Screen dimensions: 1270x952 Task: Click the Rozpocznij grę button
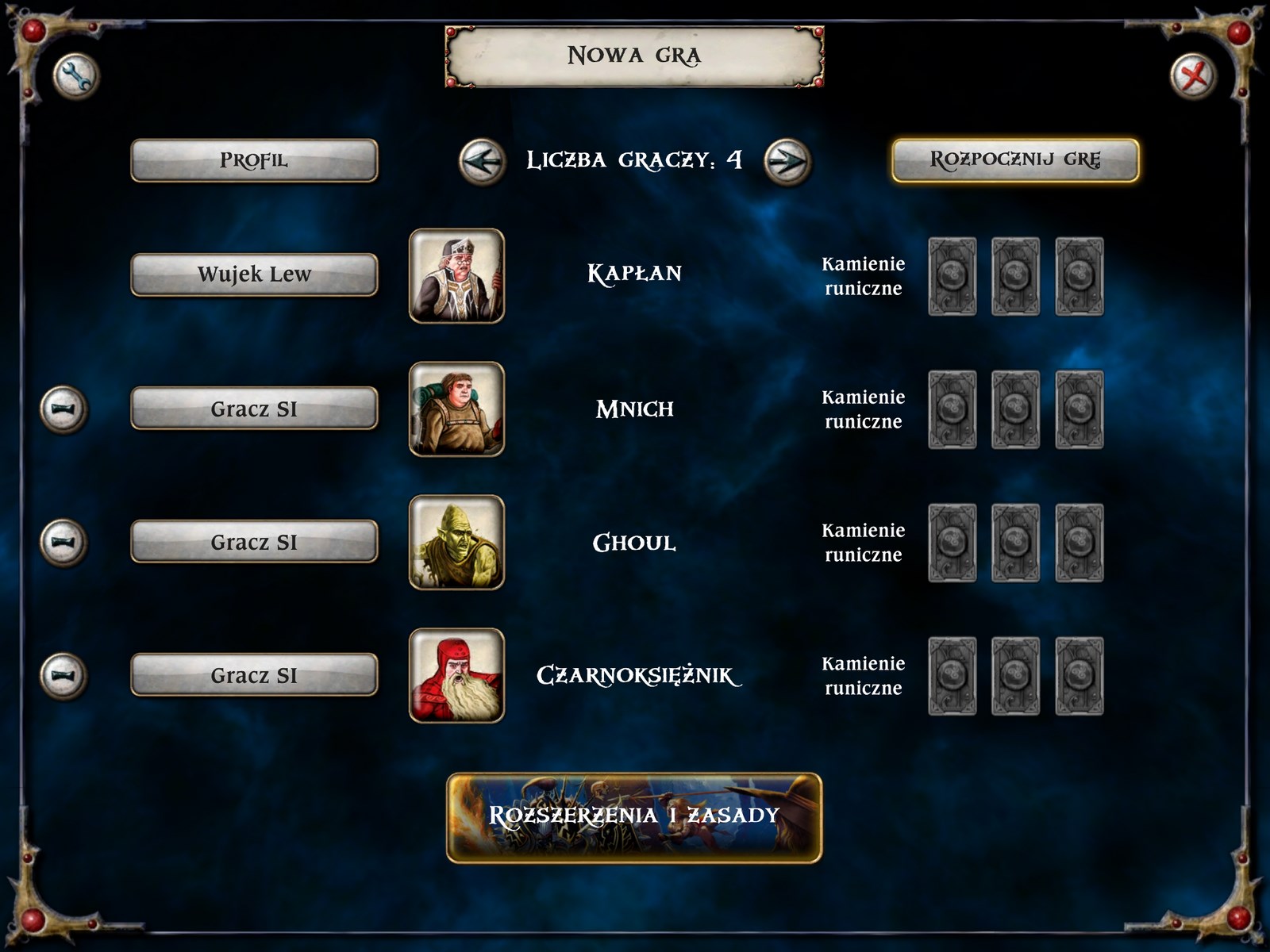click(1015, 160)
